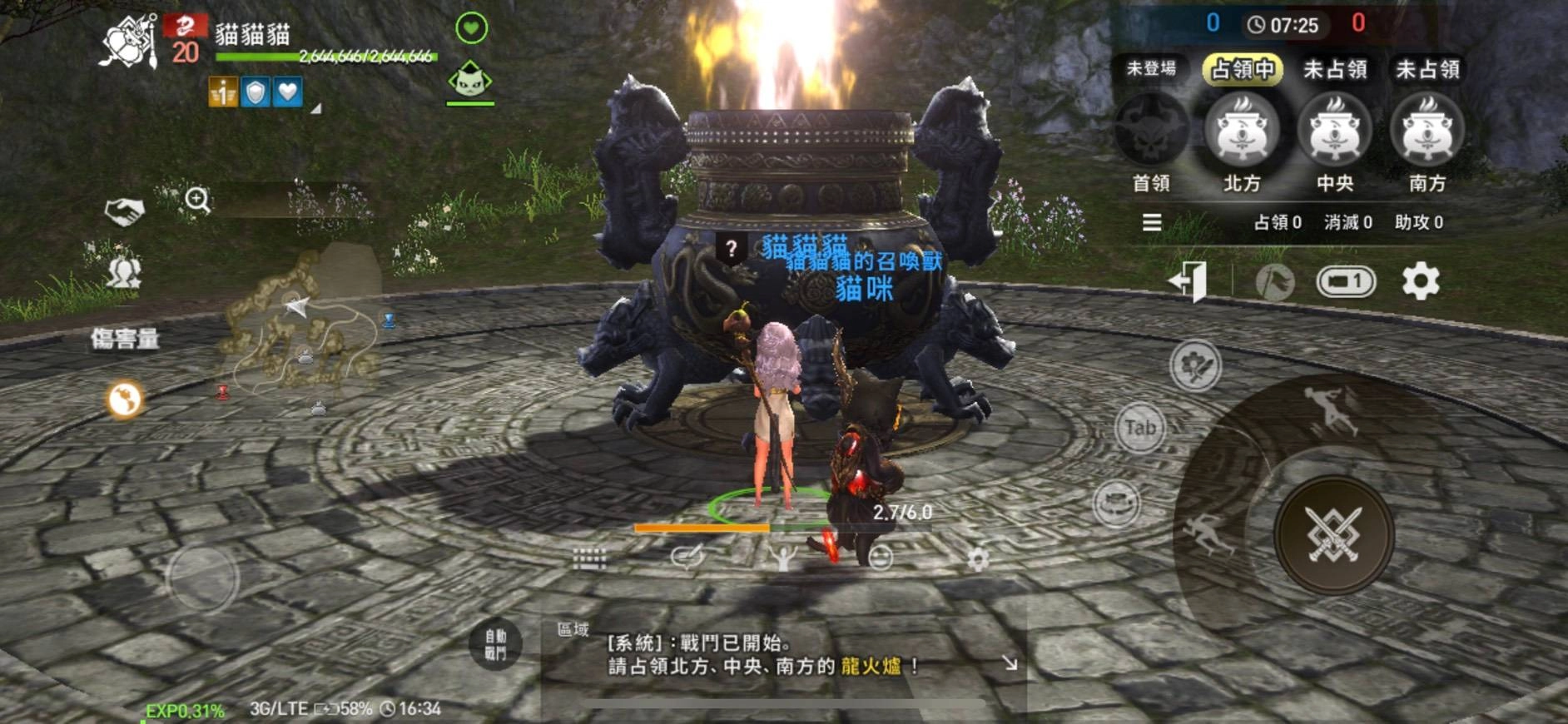This screenshot has width=1568, height=724.
Task: Switch to the 首領 boss objective tab
Action: point(1151,133)
